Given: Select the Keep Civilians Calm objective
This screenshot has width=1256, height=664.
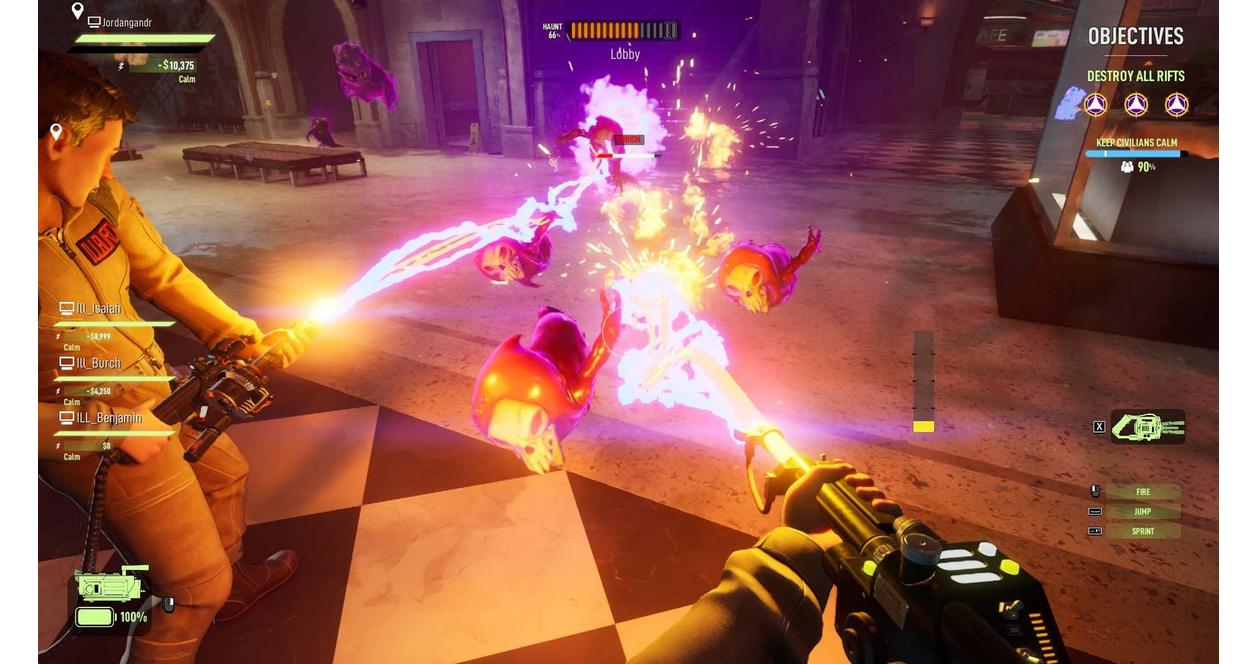Looking at the screenshot, I should 1138,142.
